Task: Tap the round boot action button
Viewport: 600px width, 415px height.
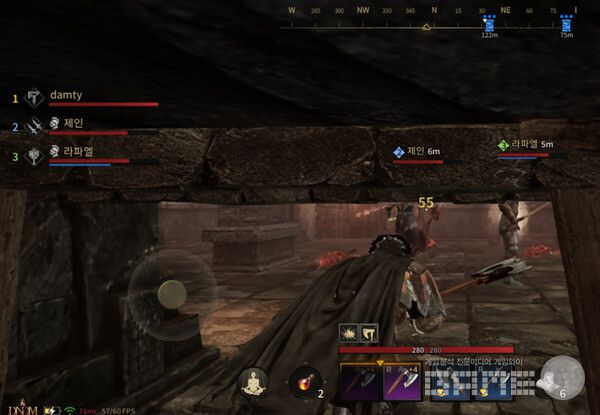Action: click(560, 376)
